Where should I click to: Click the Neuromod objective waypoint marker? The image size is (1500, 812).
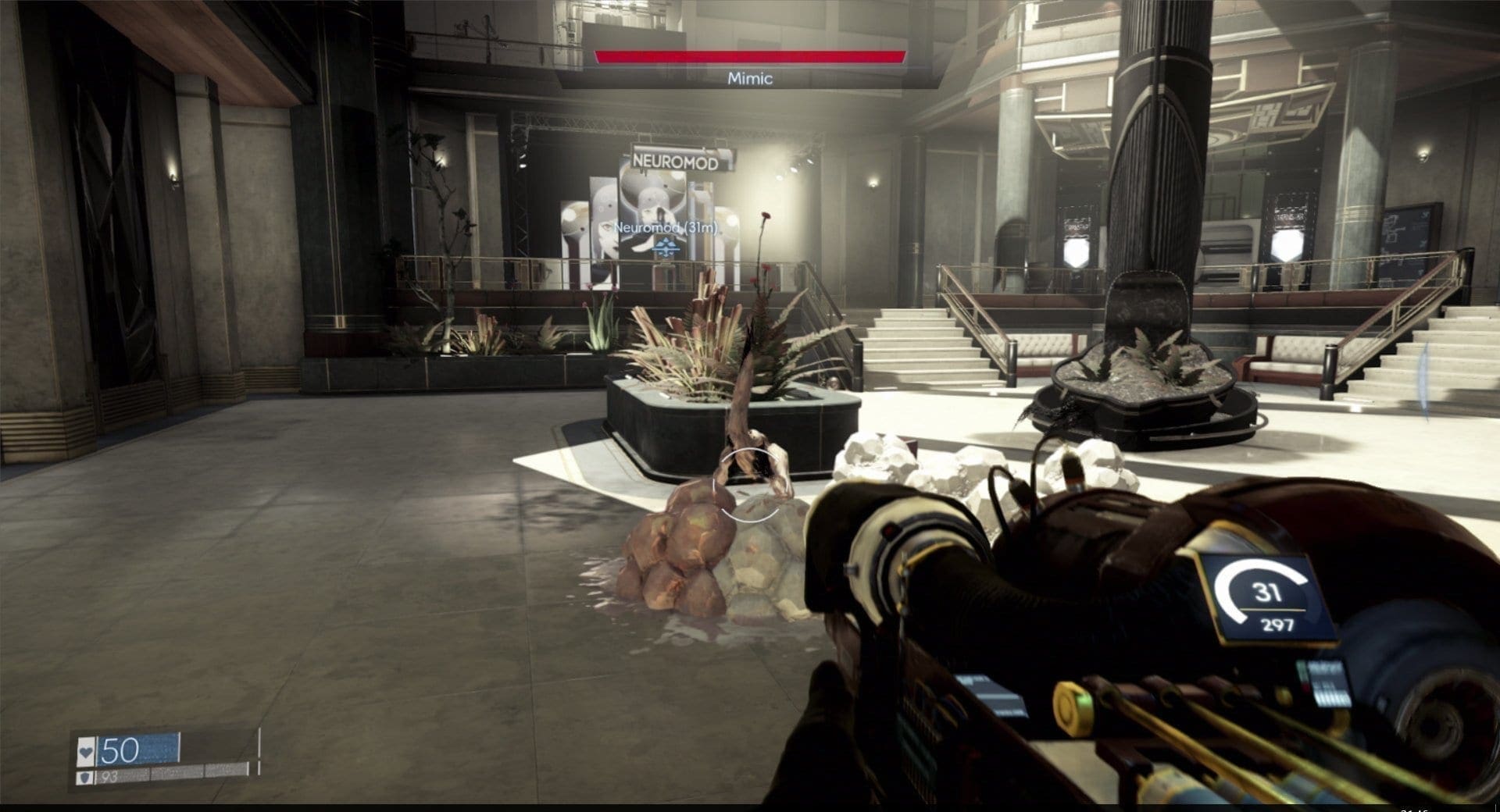(x=666, y=248)
